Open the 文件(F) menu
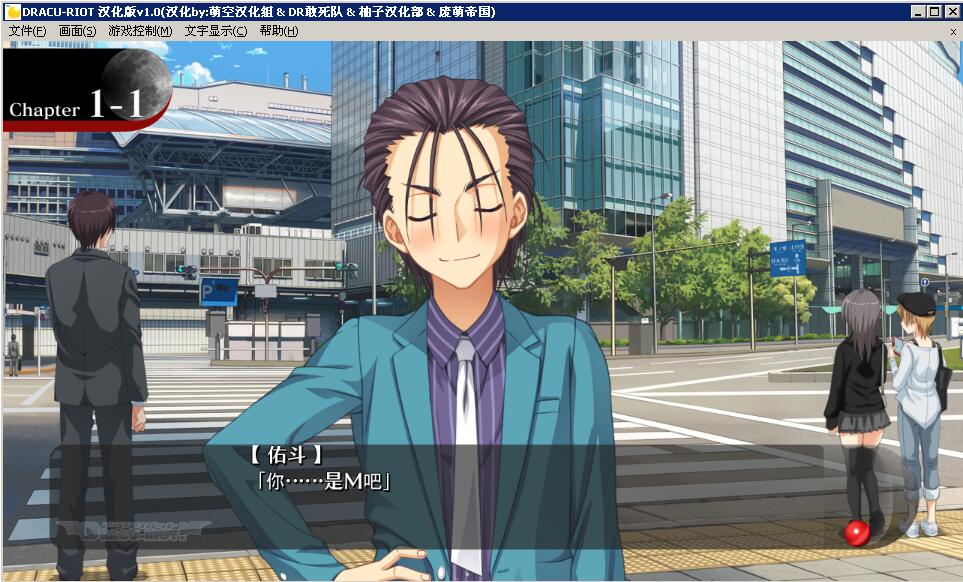The height and width of the screenshot is (582, 963). (x=27, y=31)
